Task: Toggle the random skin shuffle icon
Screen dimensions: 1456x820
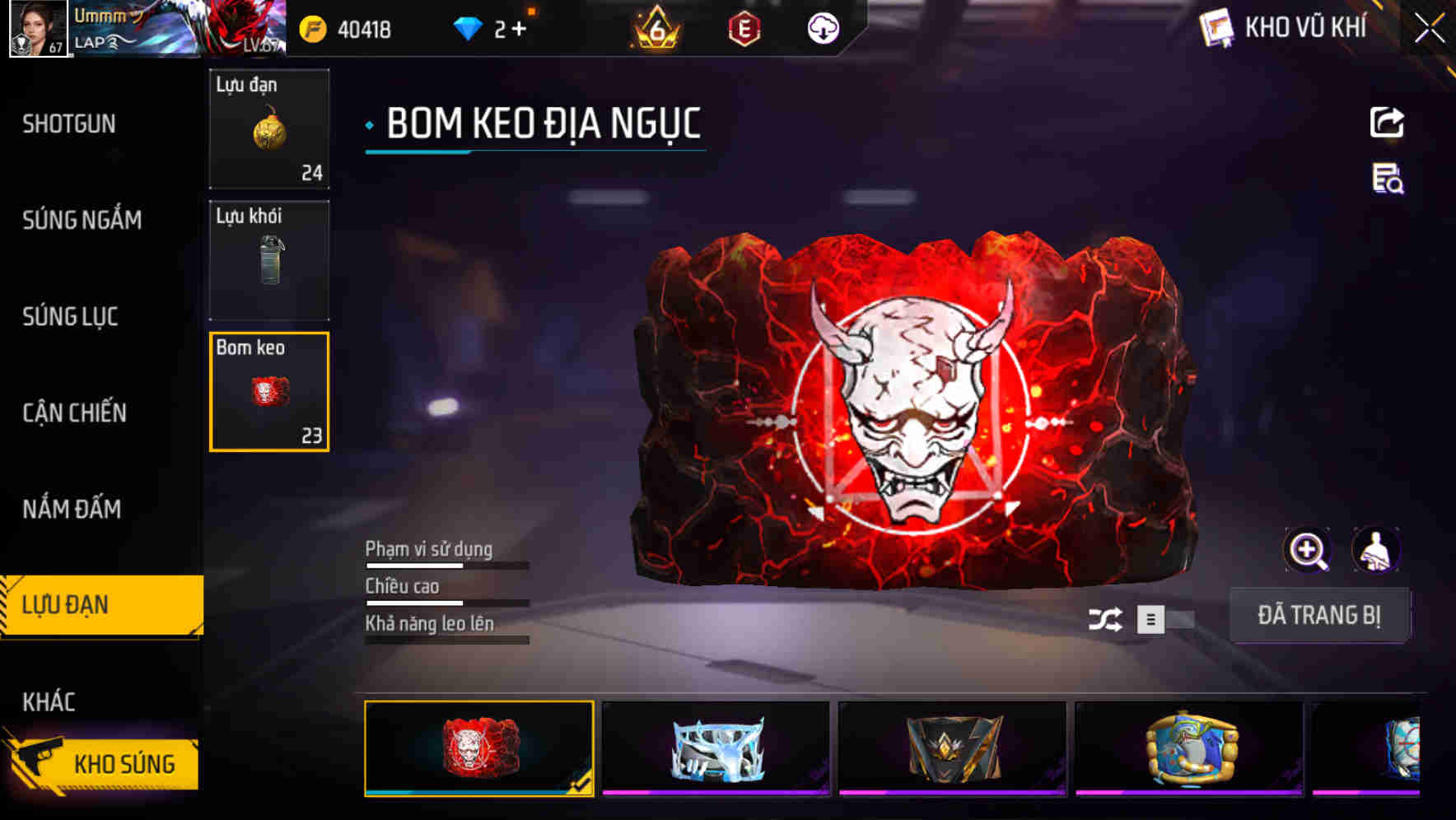Action: coord(1108,617)
